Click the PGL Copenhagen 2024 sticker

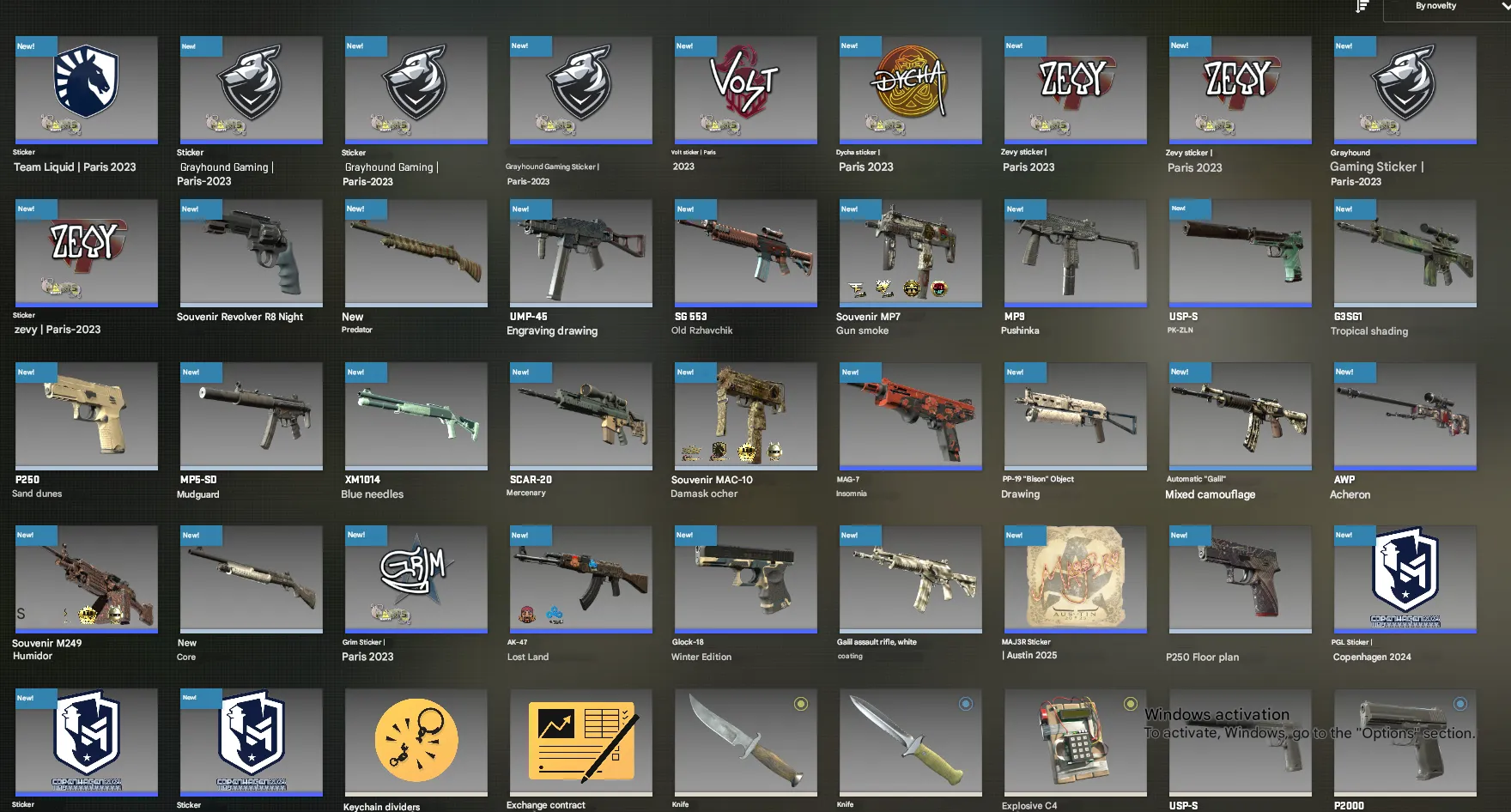click(x=1405, y=579)
